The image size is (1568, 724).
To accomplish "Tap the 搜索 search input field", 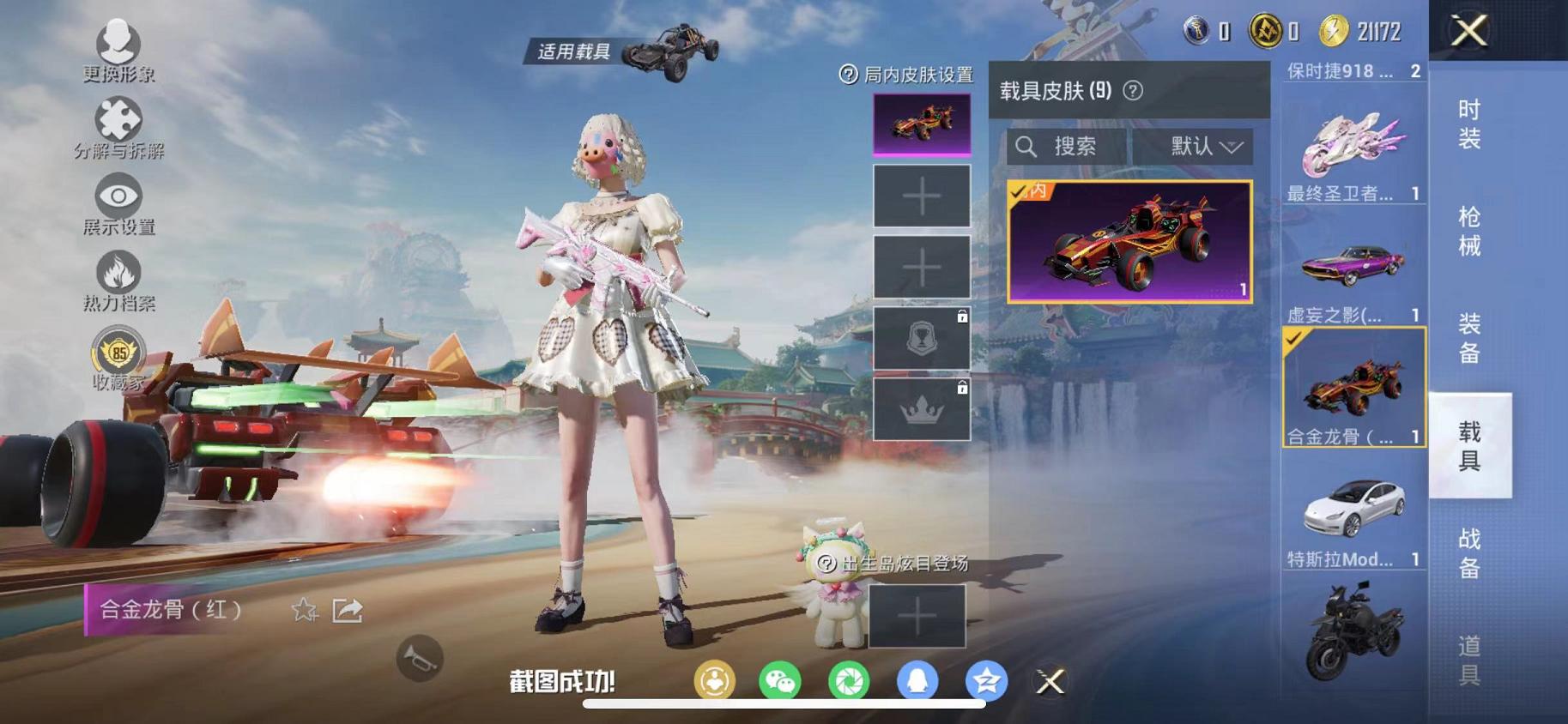I will [1069, 146].
